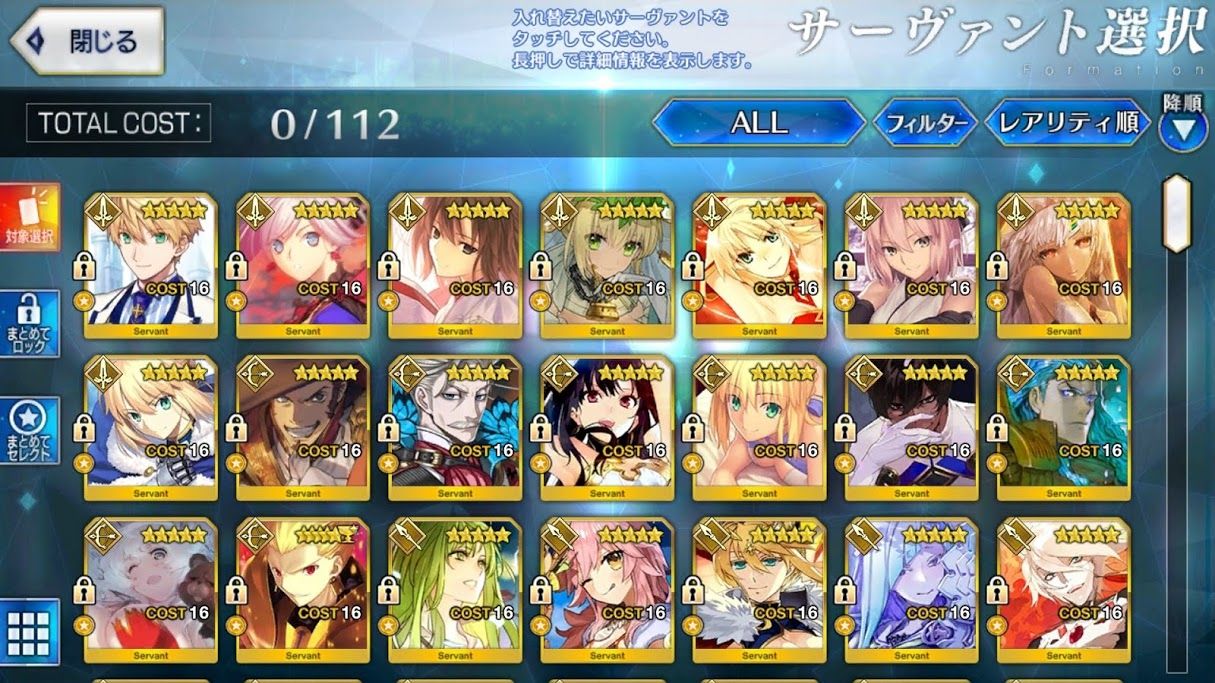Select the white-haired girl holding a bear
The width and height of the screenshot is (1215, 683).
(151, 589)
